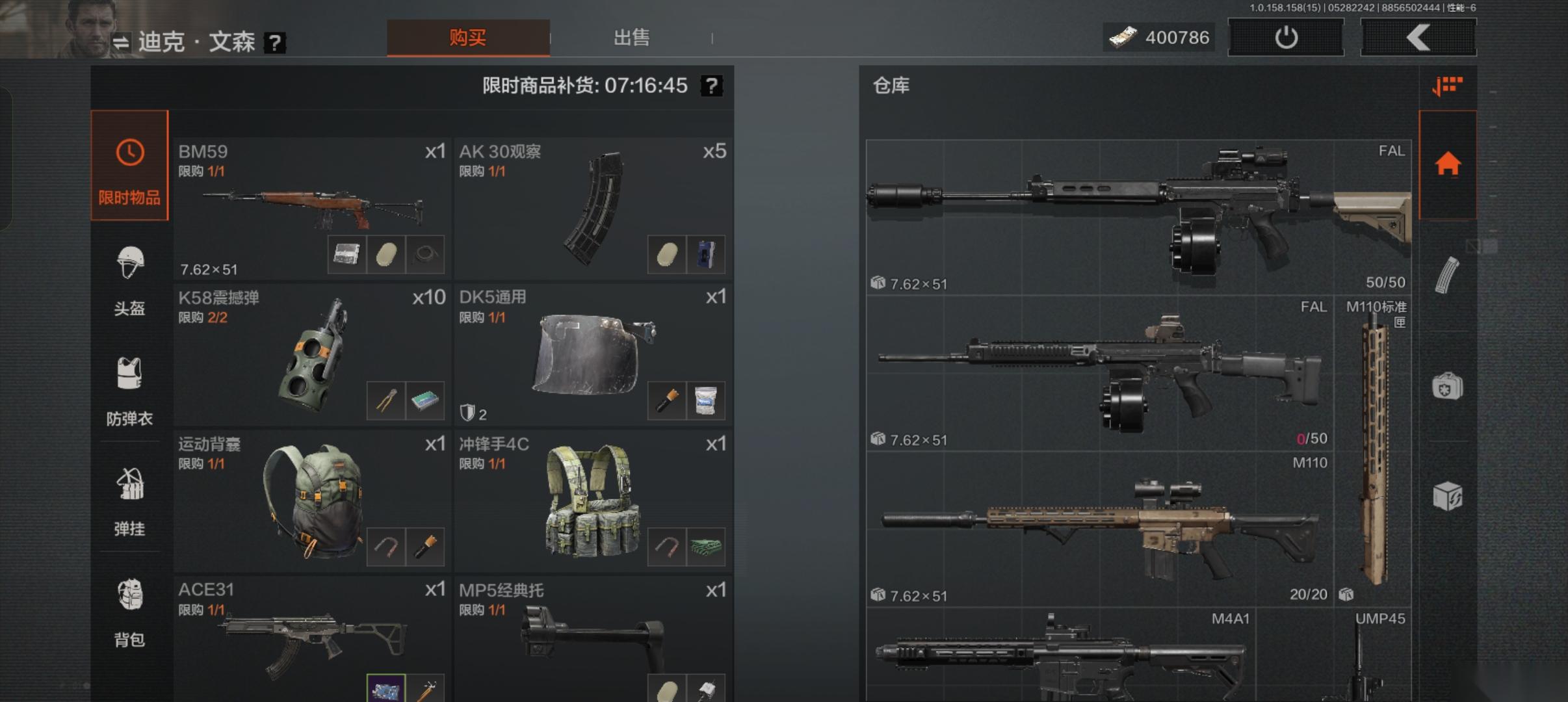
Task: Select the DK5通用 face shield offer
Action: coord(593,354)
